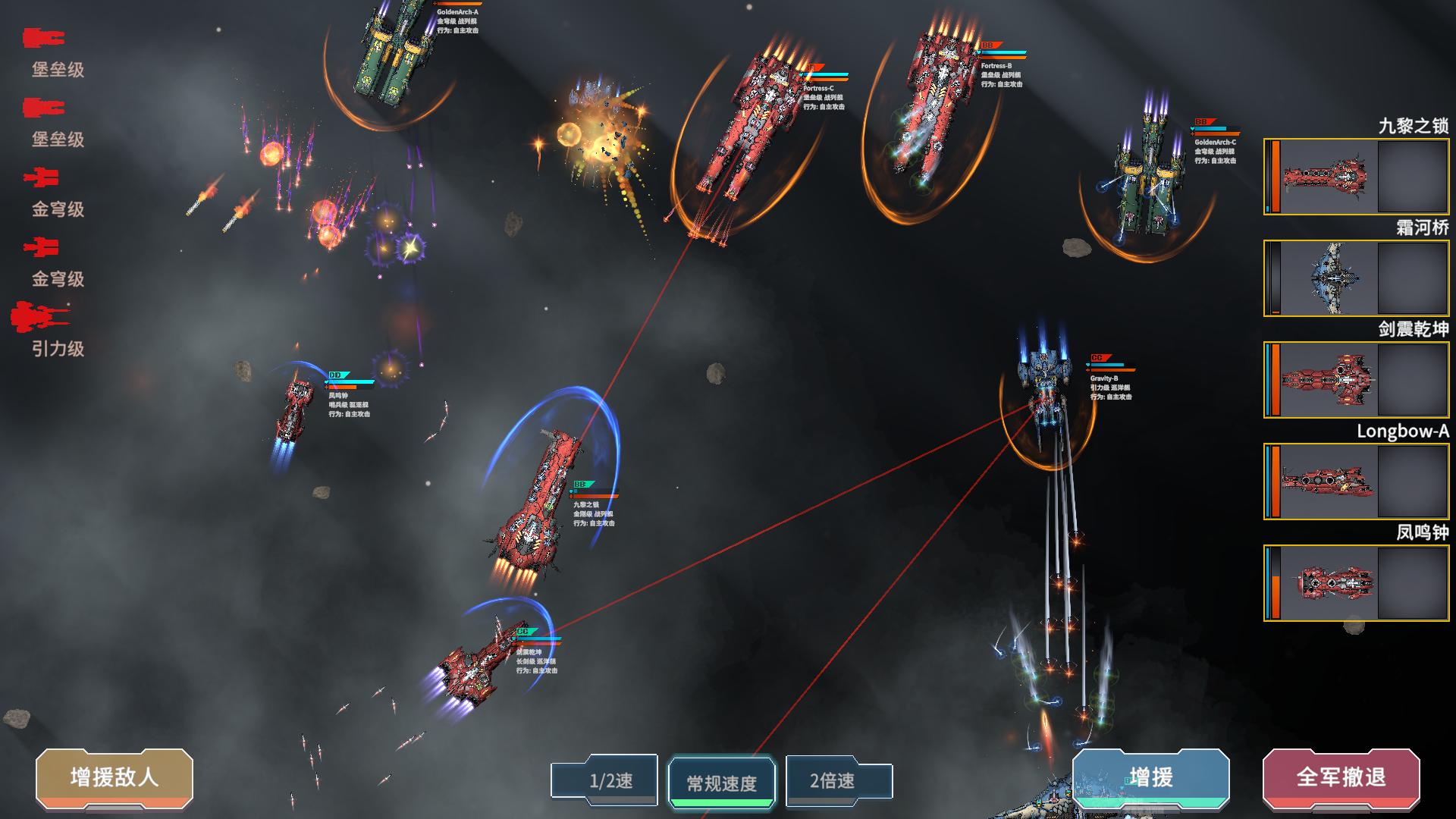Call reinforcements with the 增援 button
The width and height of the screenshot is (1456, 819).
click(1150, 777)
